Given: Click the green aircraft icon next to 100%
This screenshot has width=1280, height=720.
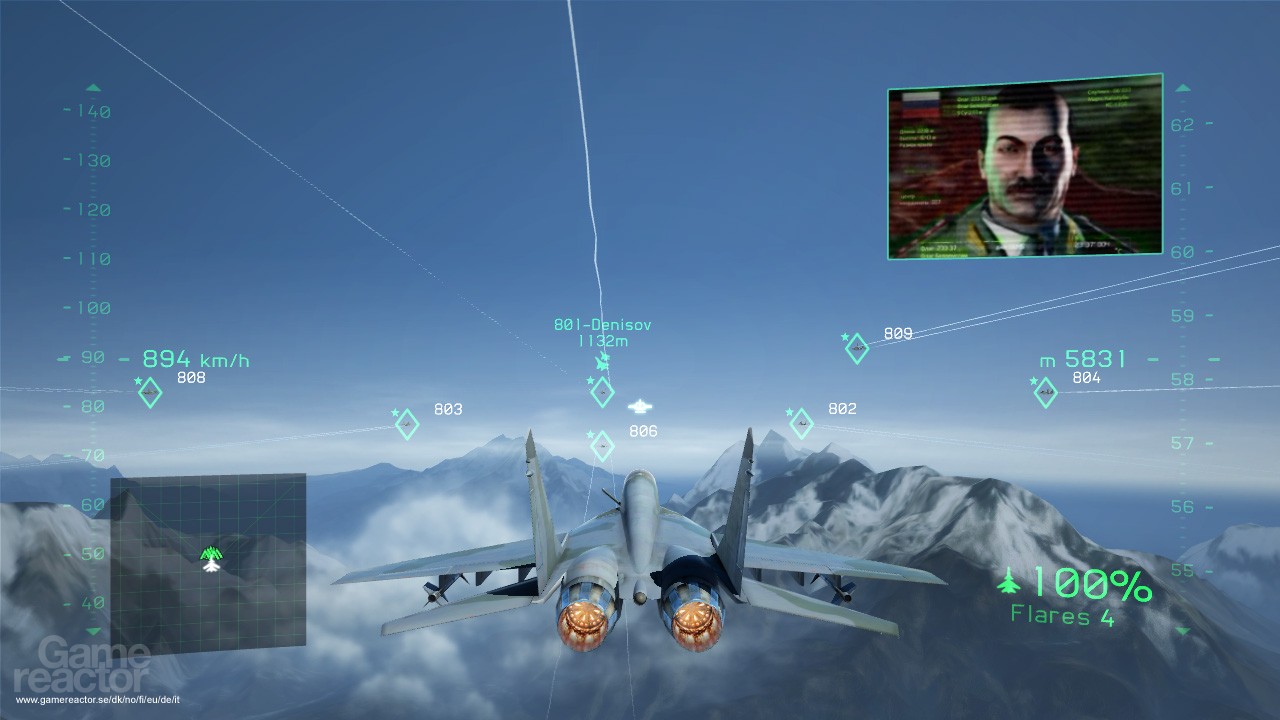Looking at the screenshot, I should tap(1009, 582).
